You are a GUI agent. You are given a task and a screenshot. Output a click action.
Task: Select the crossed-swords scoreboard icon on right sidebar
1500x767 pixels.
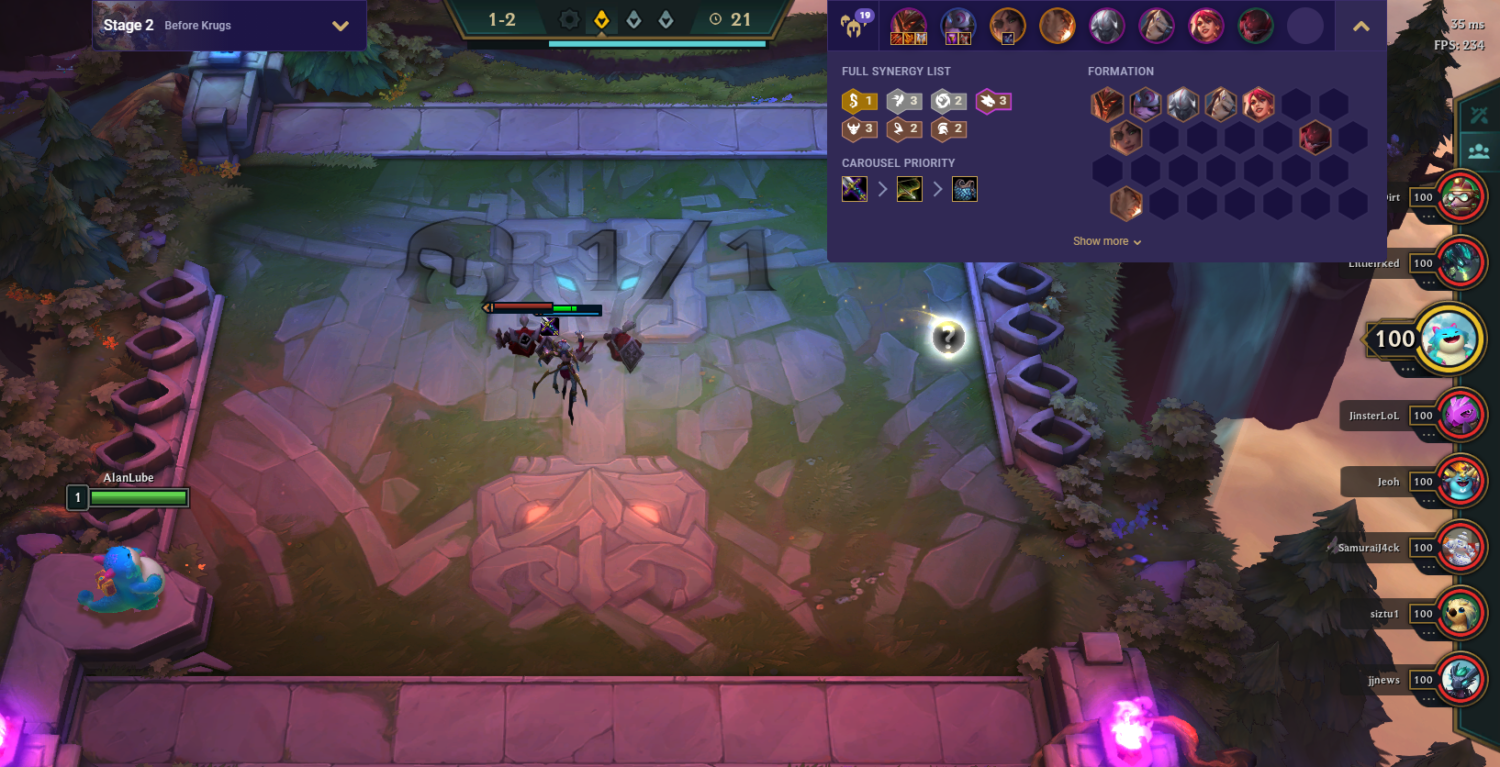point(1481,113)
